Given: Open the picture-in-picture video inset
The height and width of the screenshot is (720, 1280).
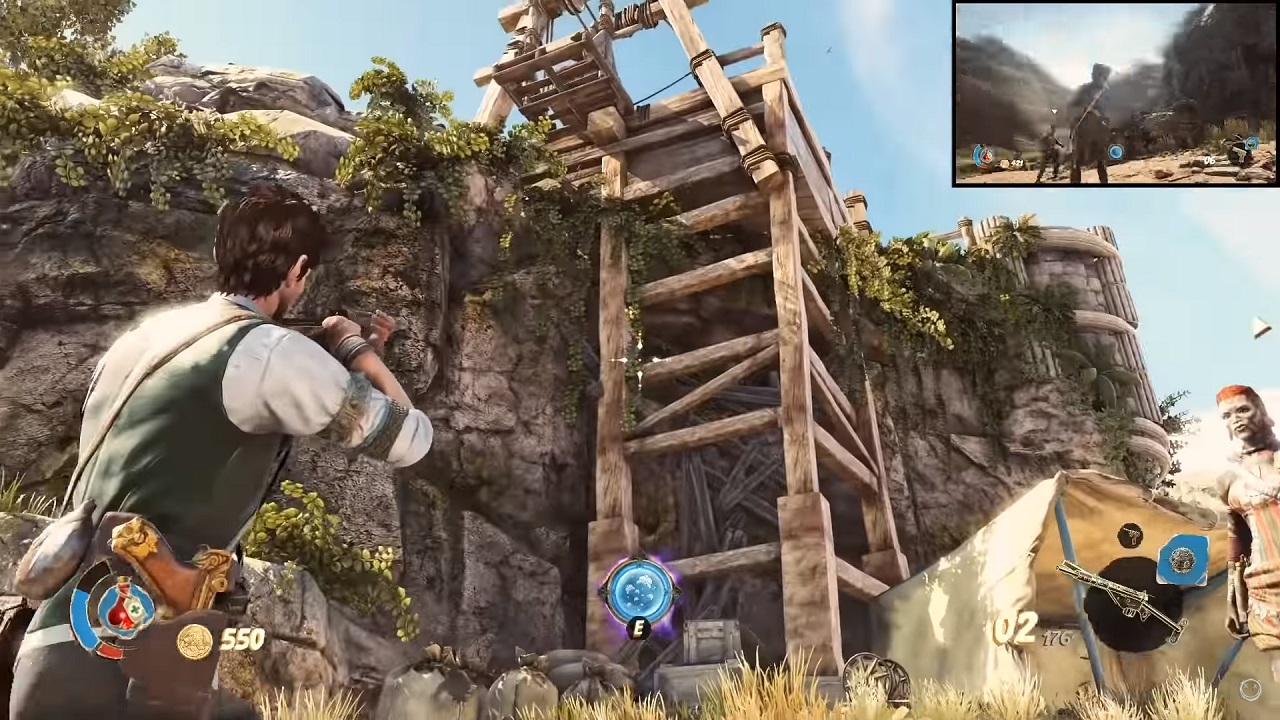Looking at the screenshot, I should click(x=1115, y=94).
